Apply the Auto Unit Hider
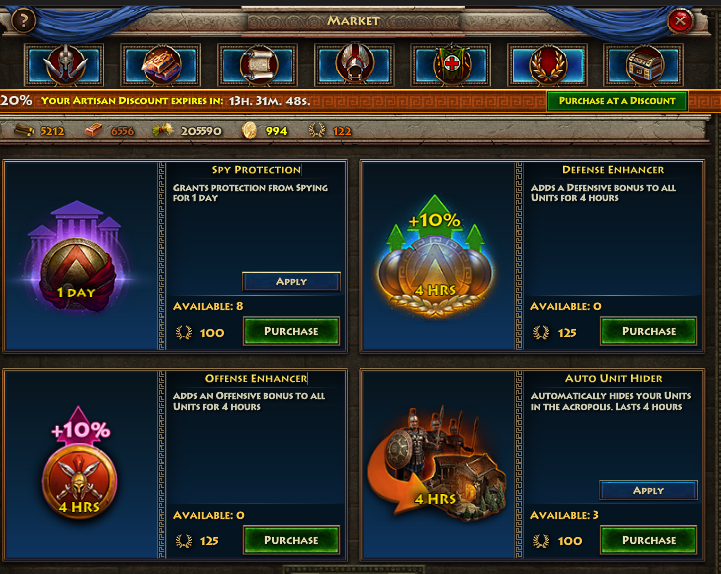 pyautogui.click(x=648, y=490)
